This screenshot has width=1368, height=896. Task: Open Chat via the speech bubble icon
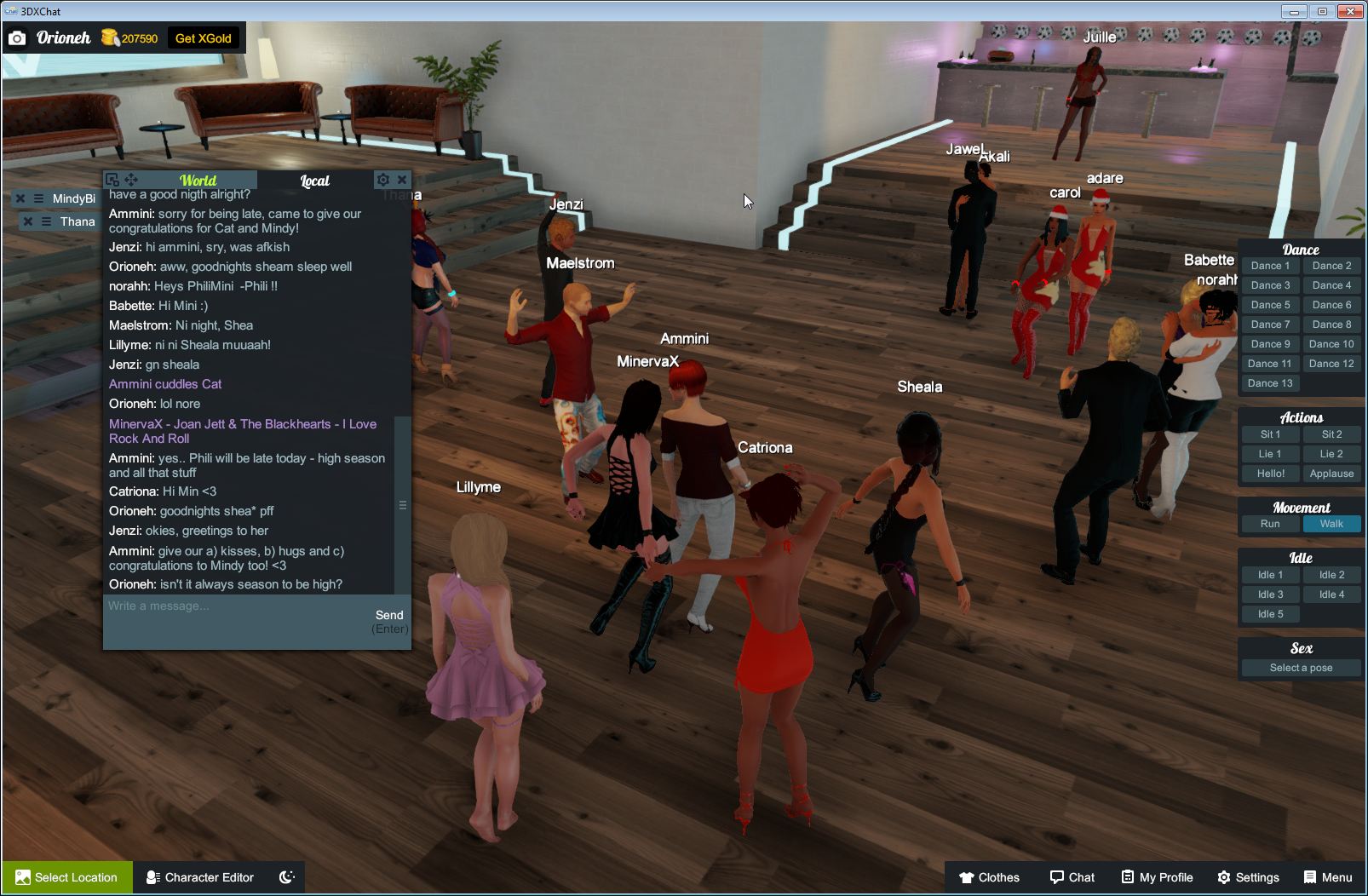click(x=1072, y=877)
